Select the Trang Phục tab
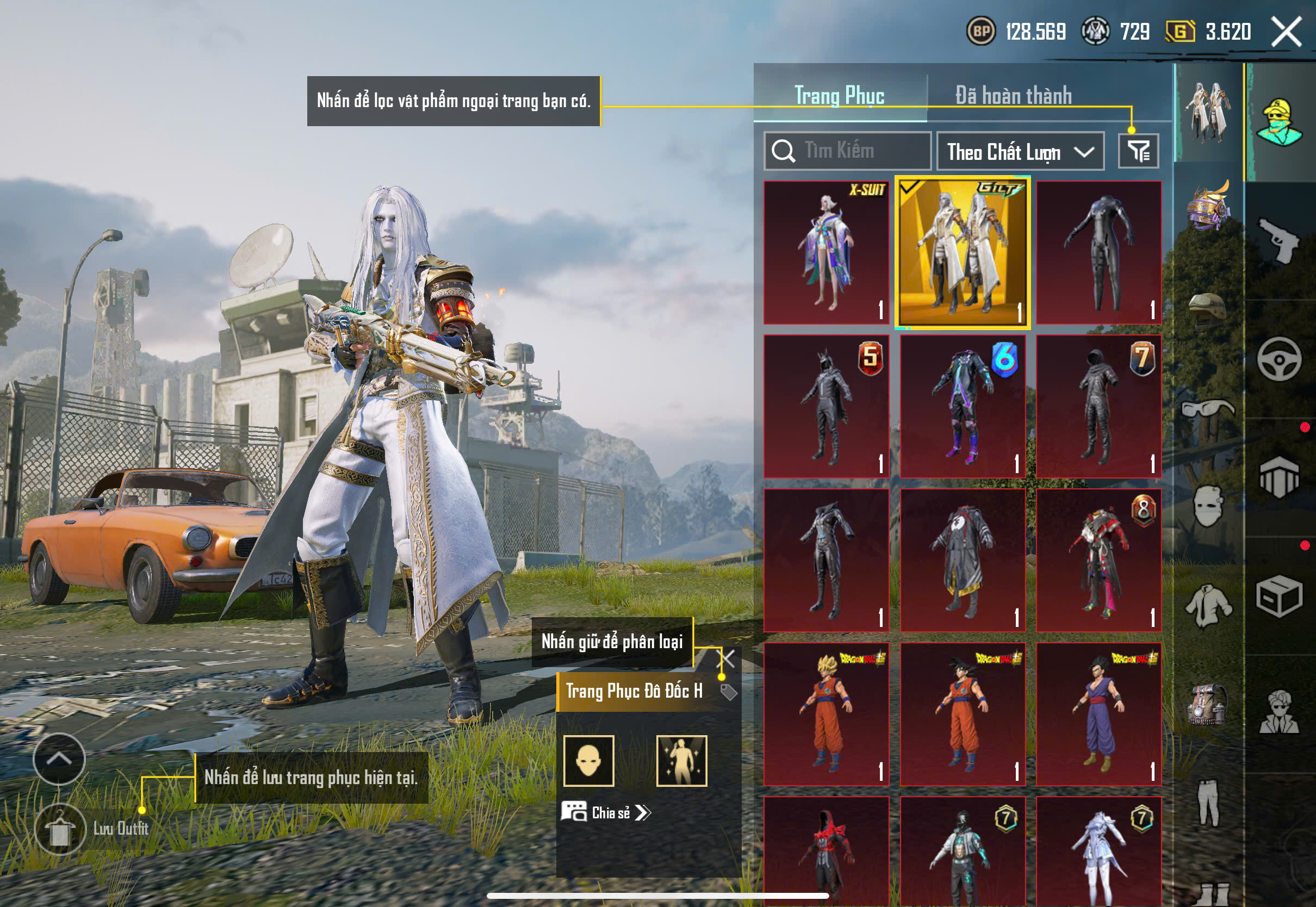The height and width of the screenshot is (907, 1316). coord(839,95)
